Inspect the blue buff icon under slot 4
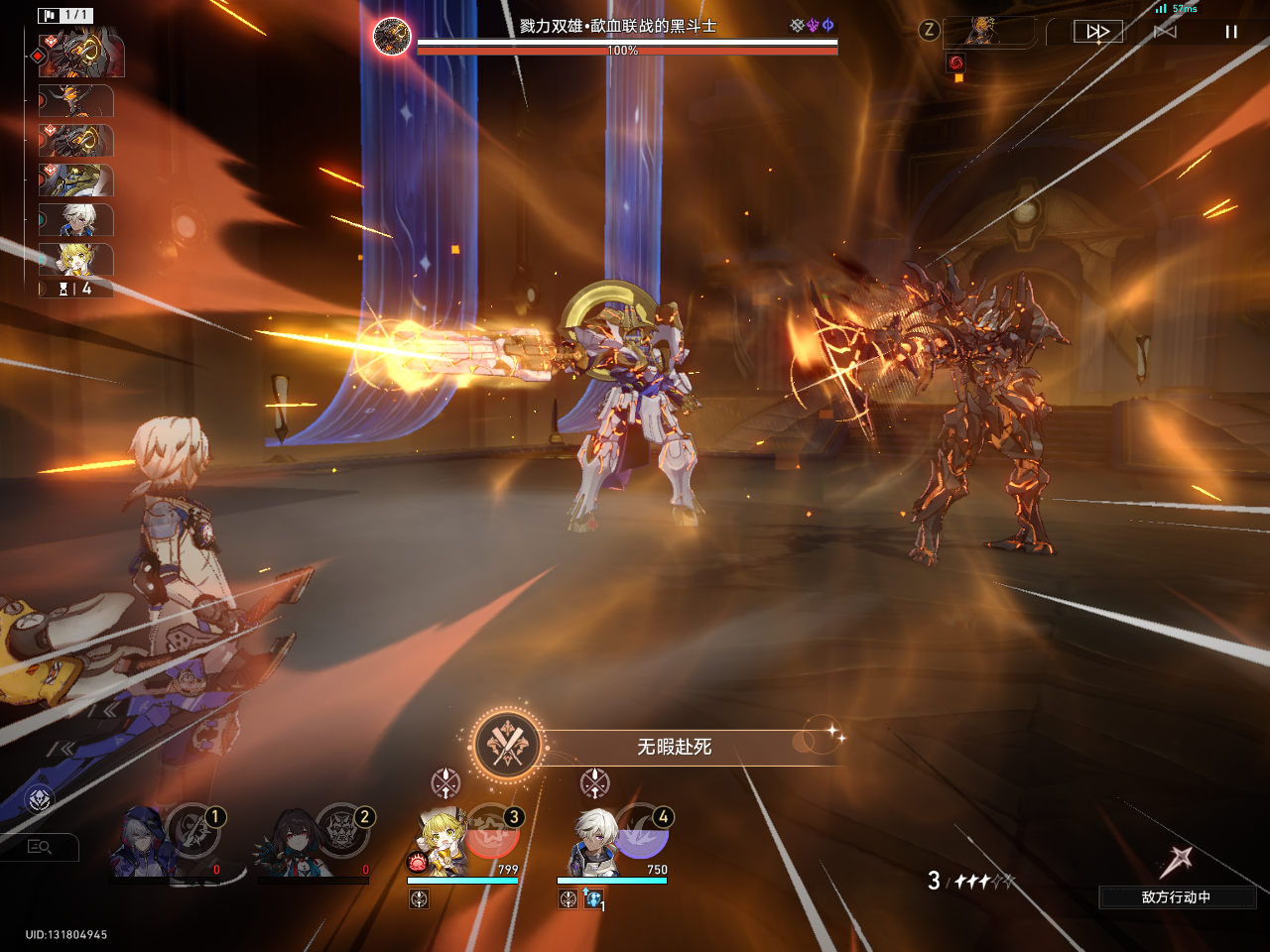 (593, 898)
